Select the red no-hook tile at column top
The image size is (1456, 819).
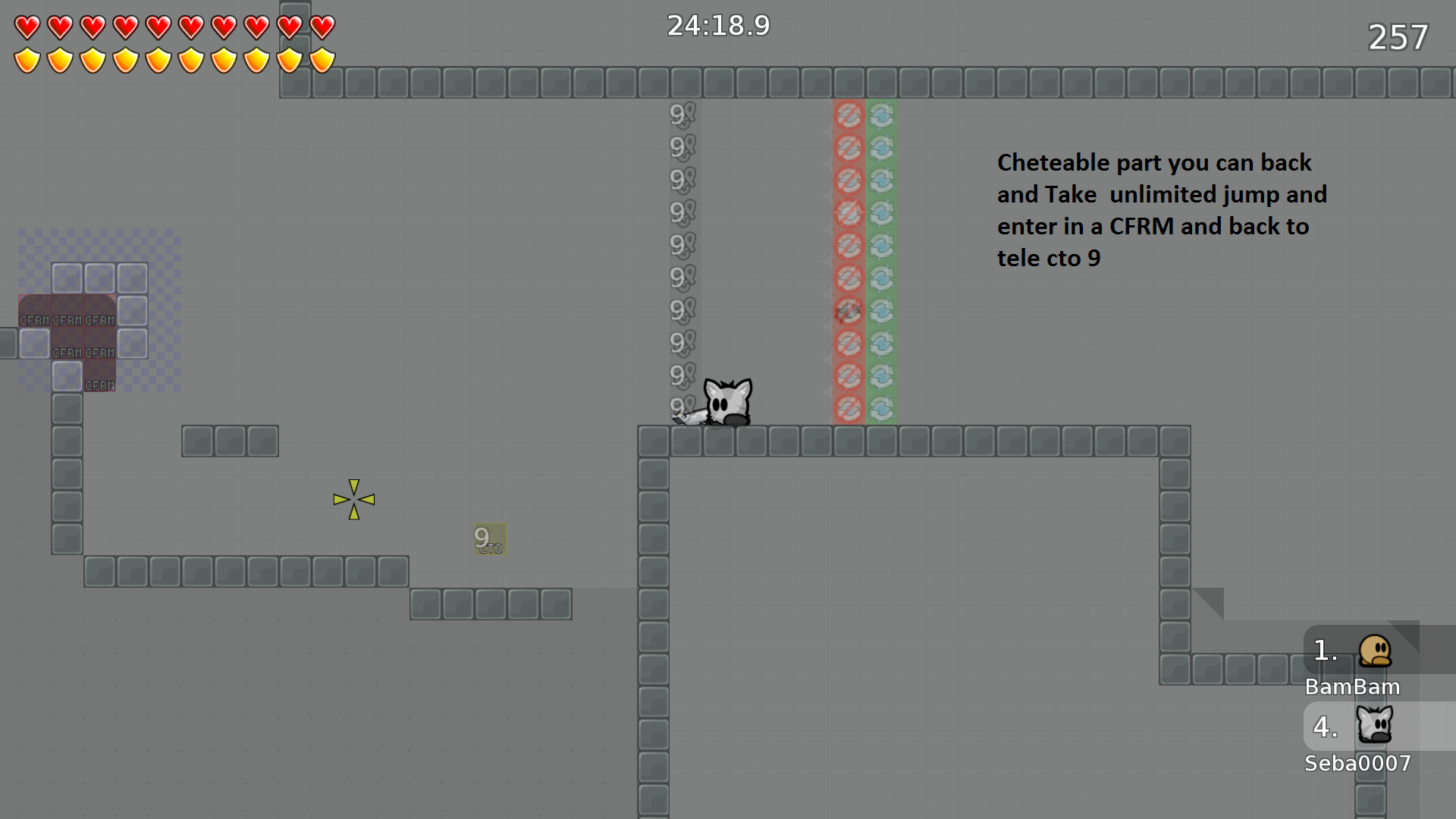point(849,115)
